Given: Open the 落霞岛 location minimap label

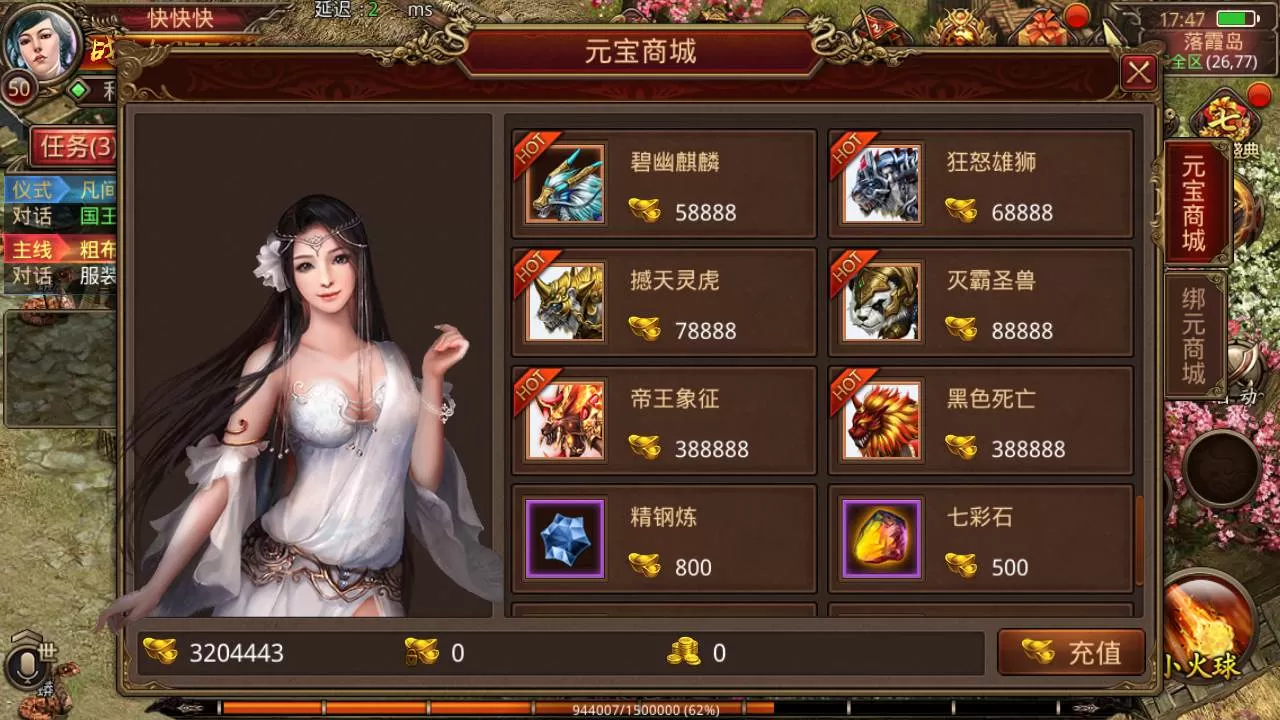Looking at the screenshot, I should pos(1212,42).
